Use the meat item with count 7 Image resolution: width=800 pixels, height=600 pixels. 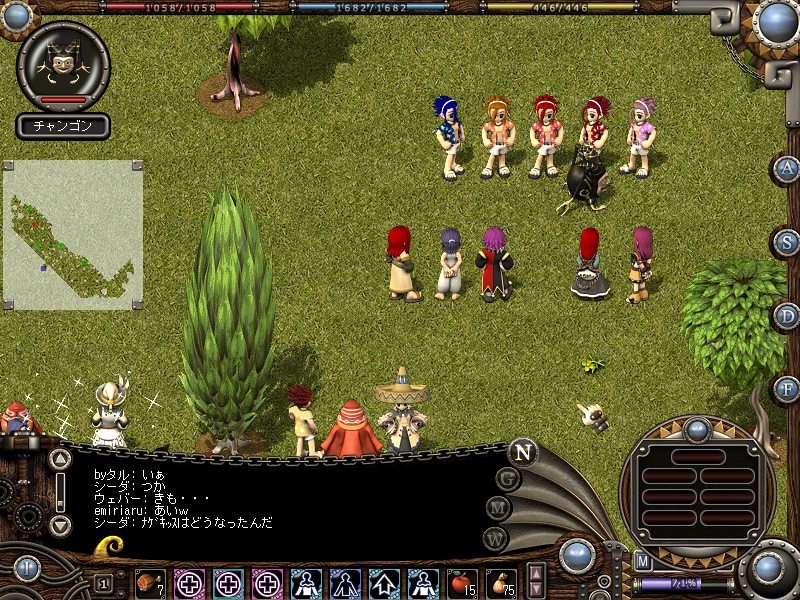(151, 582)
